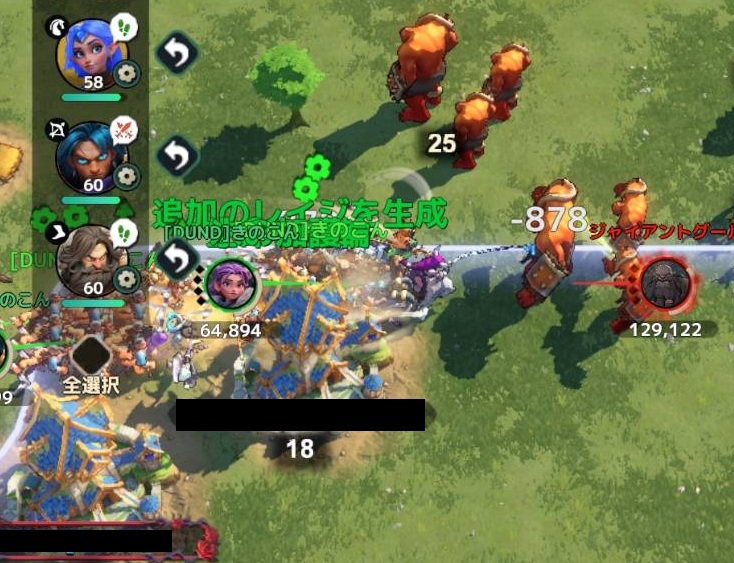
Task: Tap crossed-swords status bubble on dark-haired hero
Action: 123,128
